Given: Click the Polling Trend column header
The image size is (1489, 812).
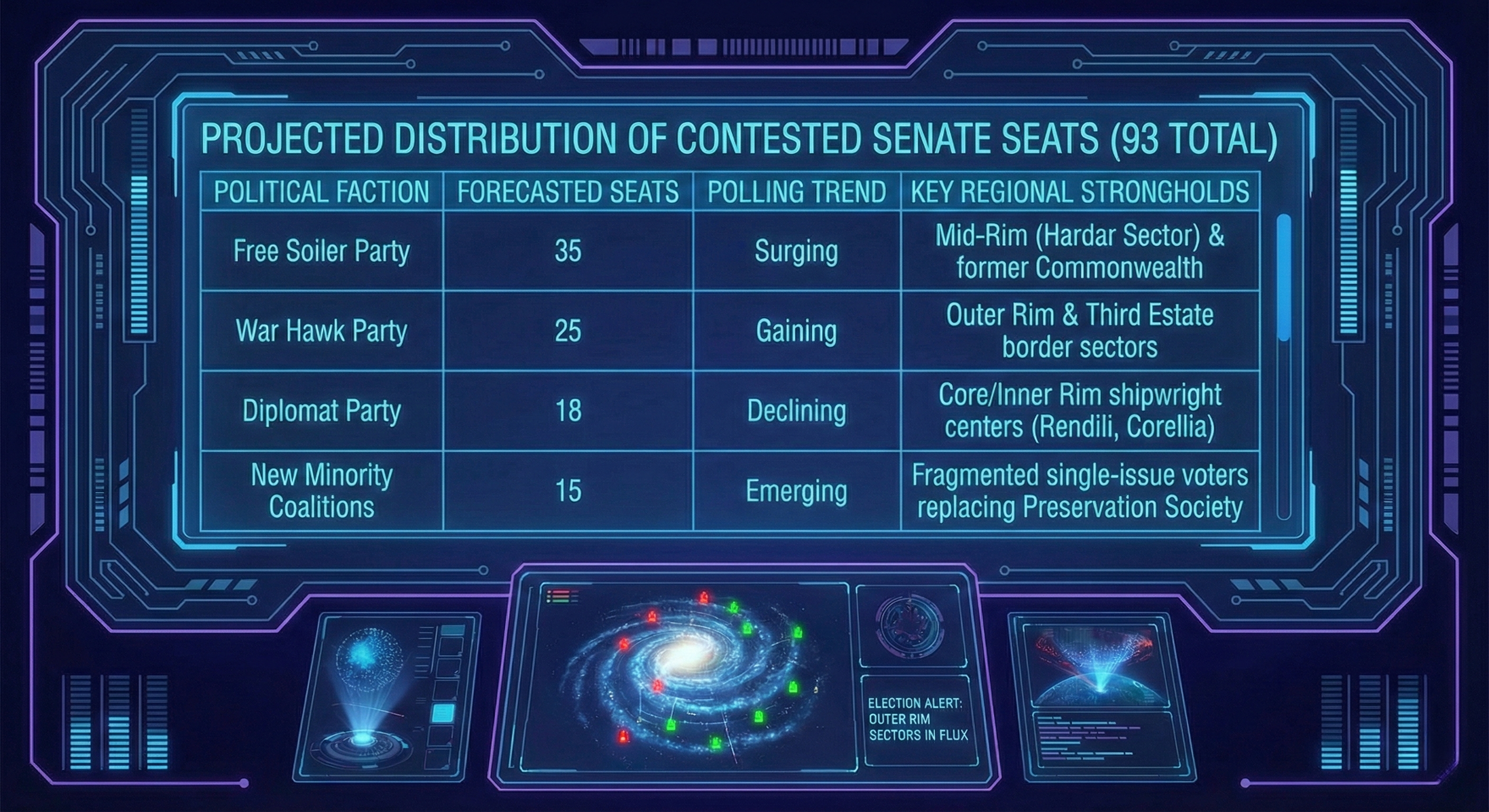Looking at the screenshot, I should point(796,192).
